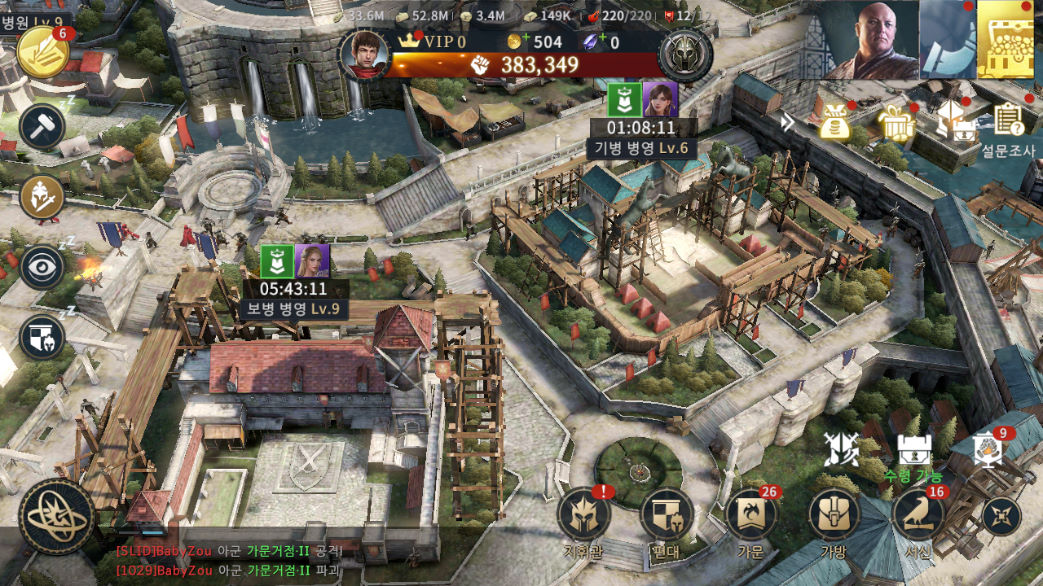Open the 서신 mail with raven icon

click(918, 514)
